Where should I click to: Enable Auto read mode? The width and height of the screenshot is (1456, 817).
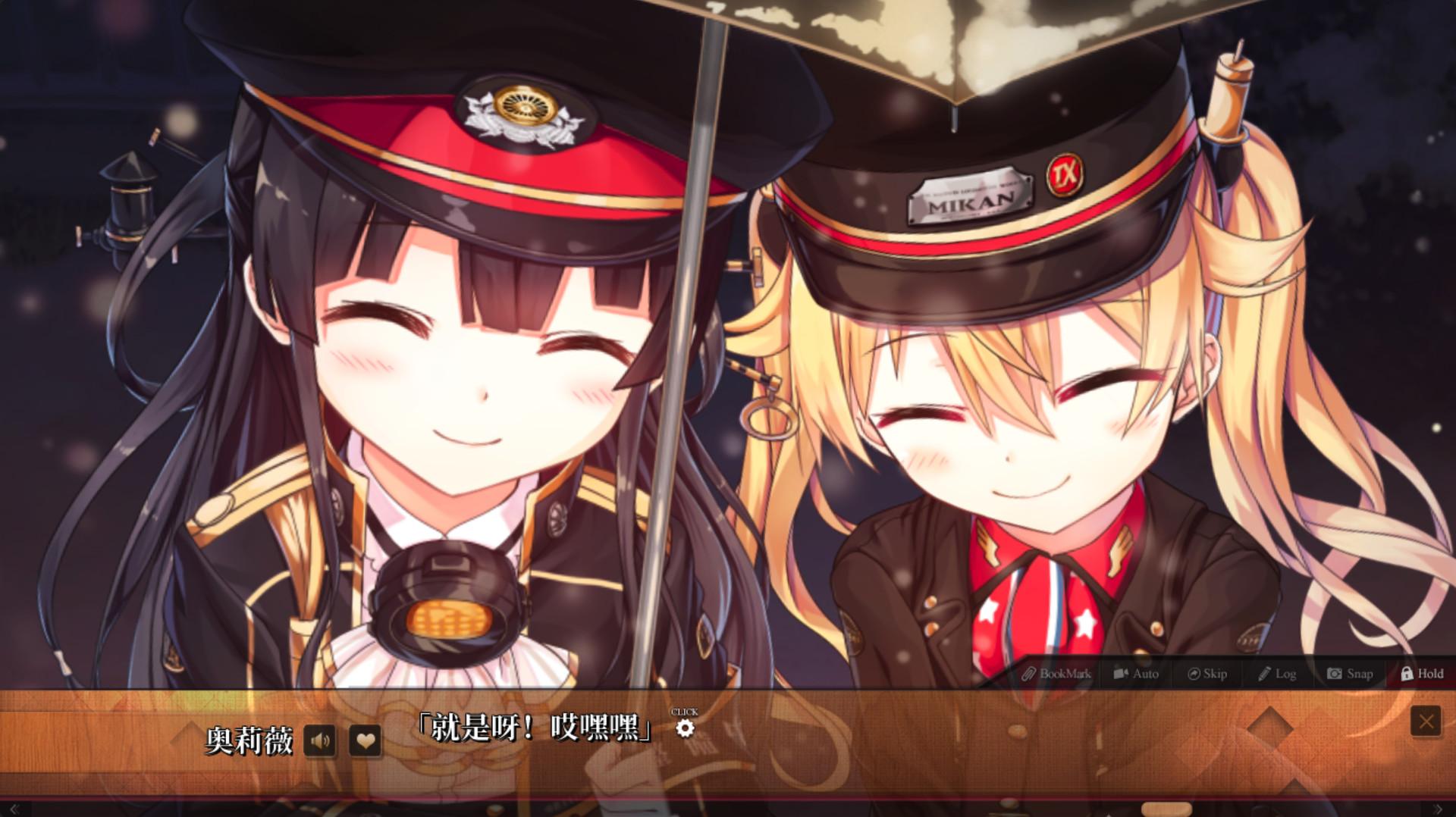1136,673
